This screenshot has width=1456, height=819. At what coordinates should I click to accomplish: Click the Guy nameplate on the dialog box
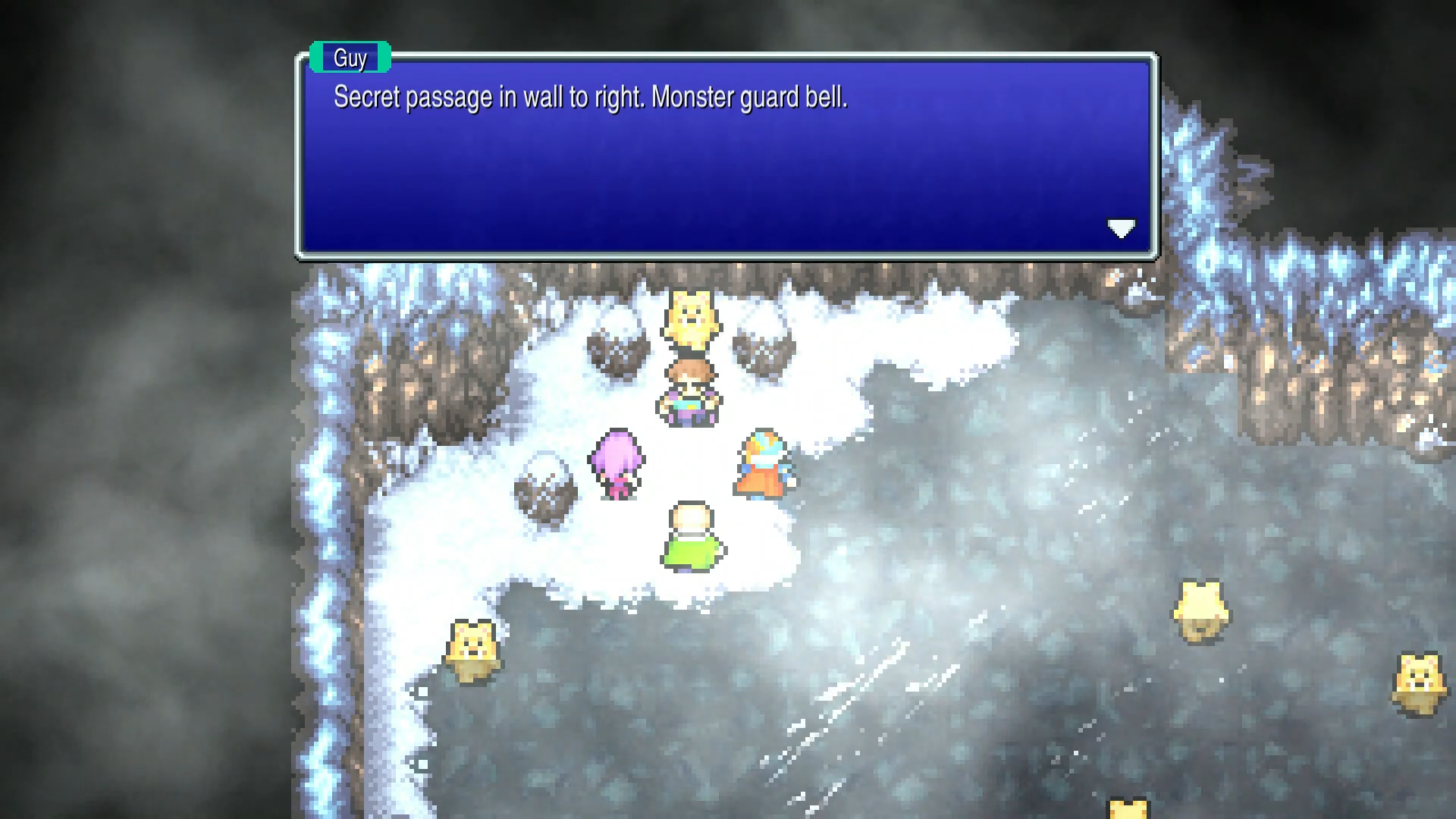(x=349, y=57)
